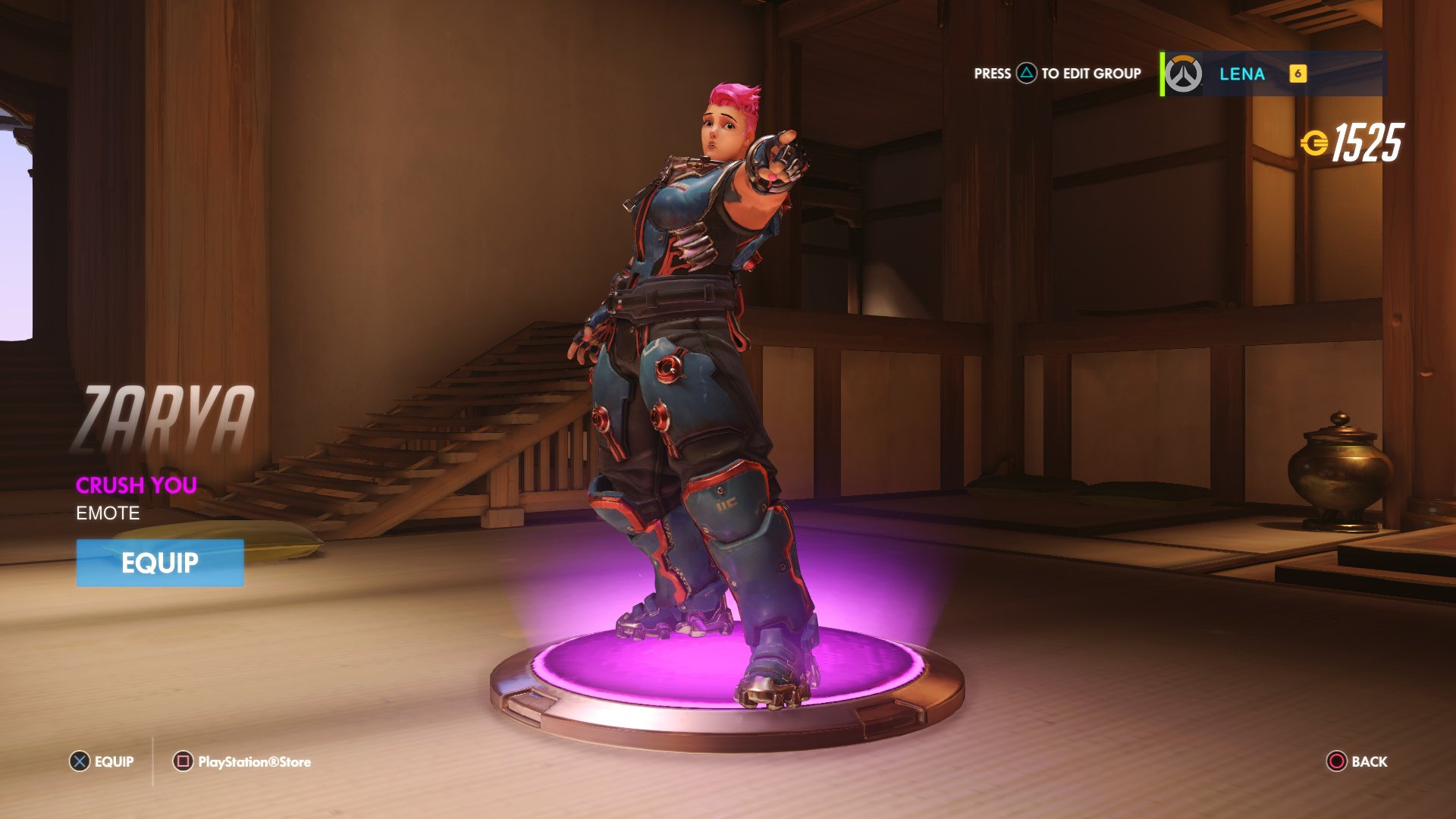The width and height of the screenshot is (1456, 819).
Task: Select the yellow level 6 badge
Action: 1299,74
